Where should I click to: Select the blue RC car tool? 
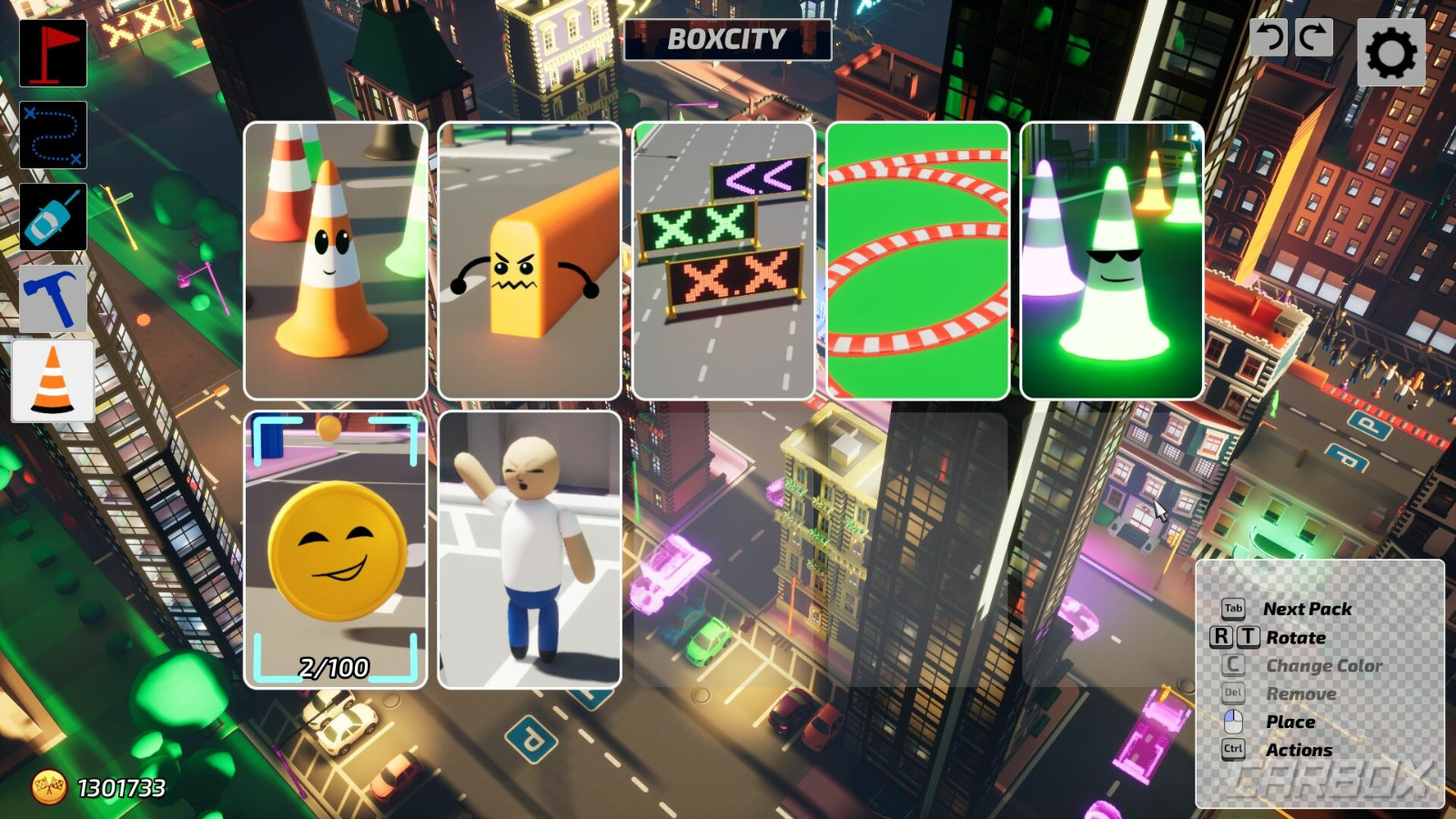(52, 217)
